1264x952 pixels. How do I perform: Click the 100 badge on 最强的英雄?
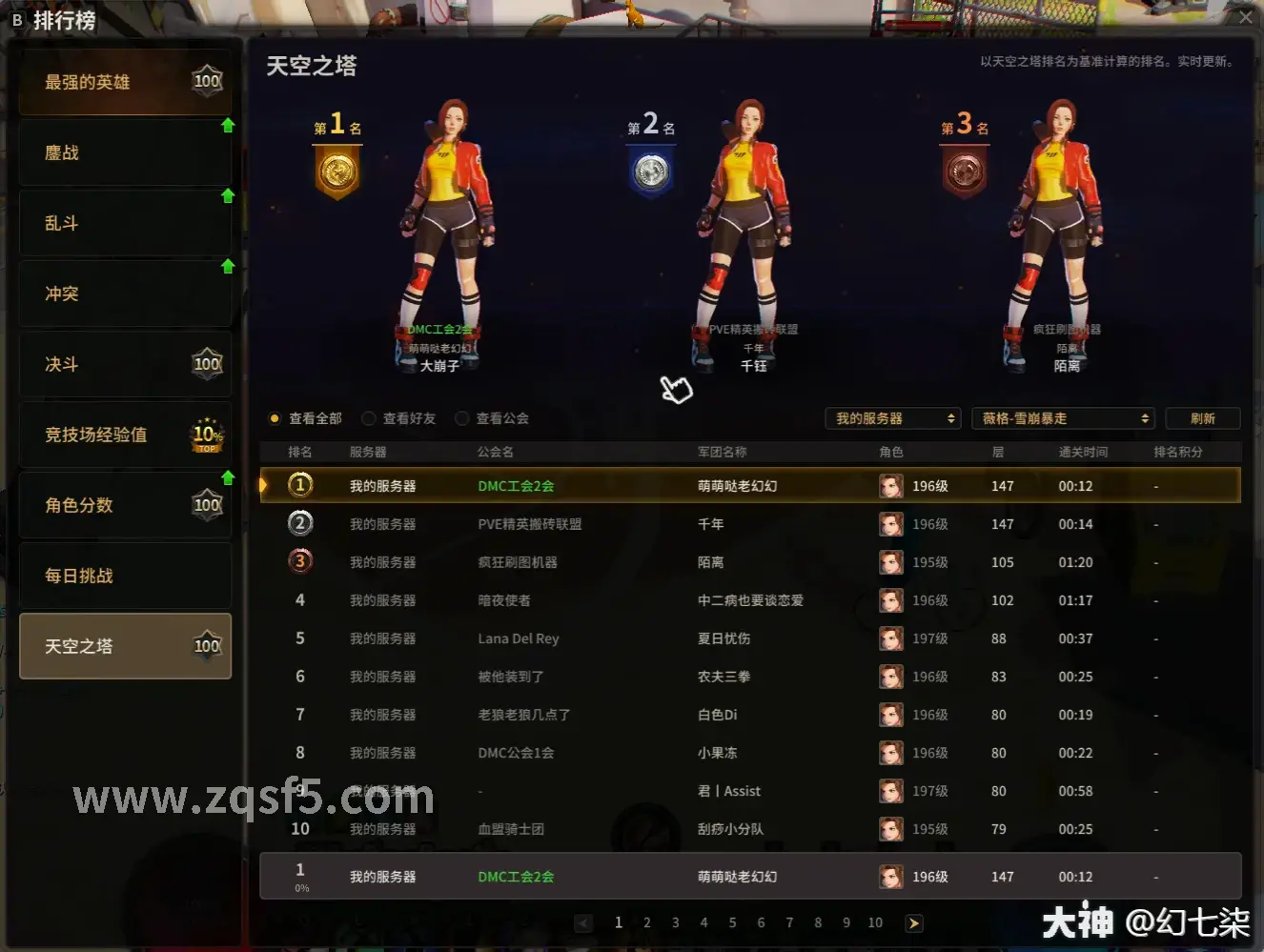[x=207, y=80]
